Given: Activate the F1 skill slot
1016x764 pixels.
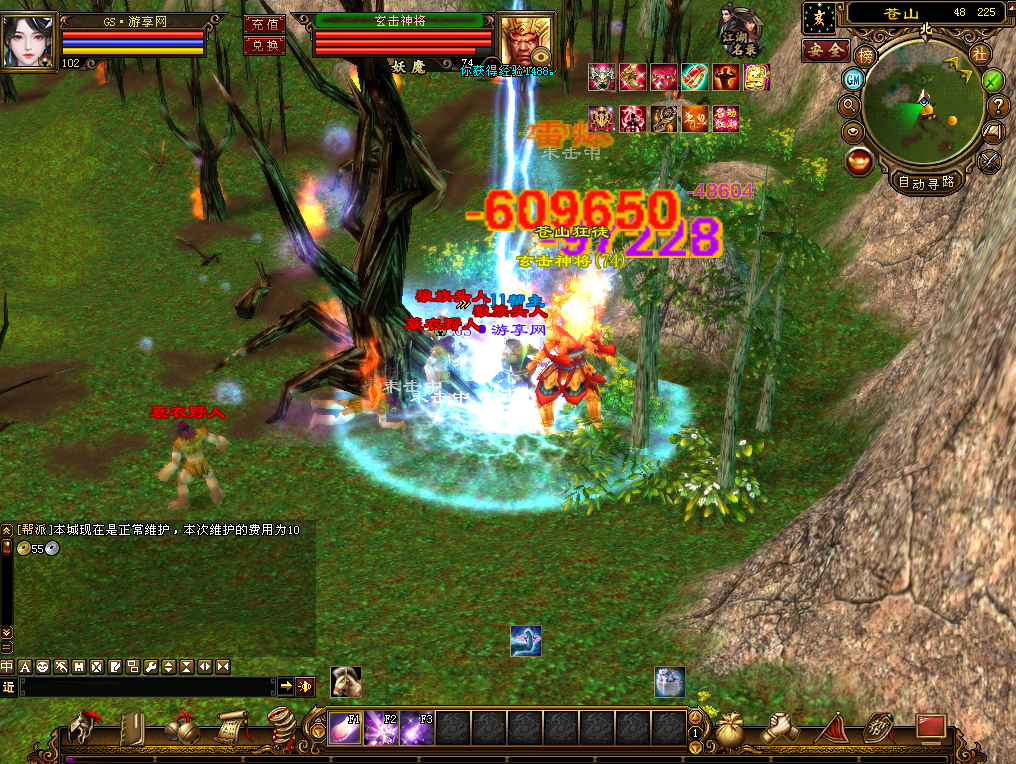Looking at the screenshot, I should 346,728.
